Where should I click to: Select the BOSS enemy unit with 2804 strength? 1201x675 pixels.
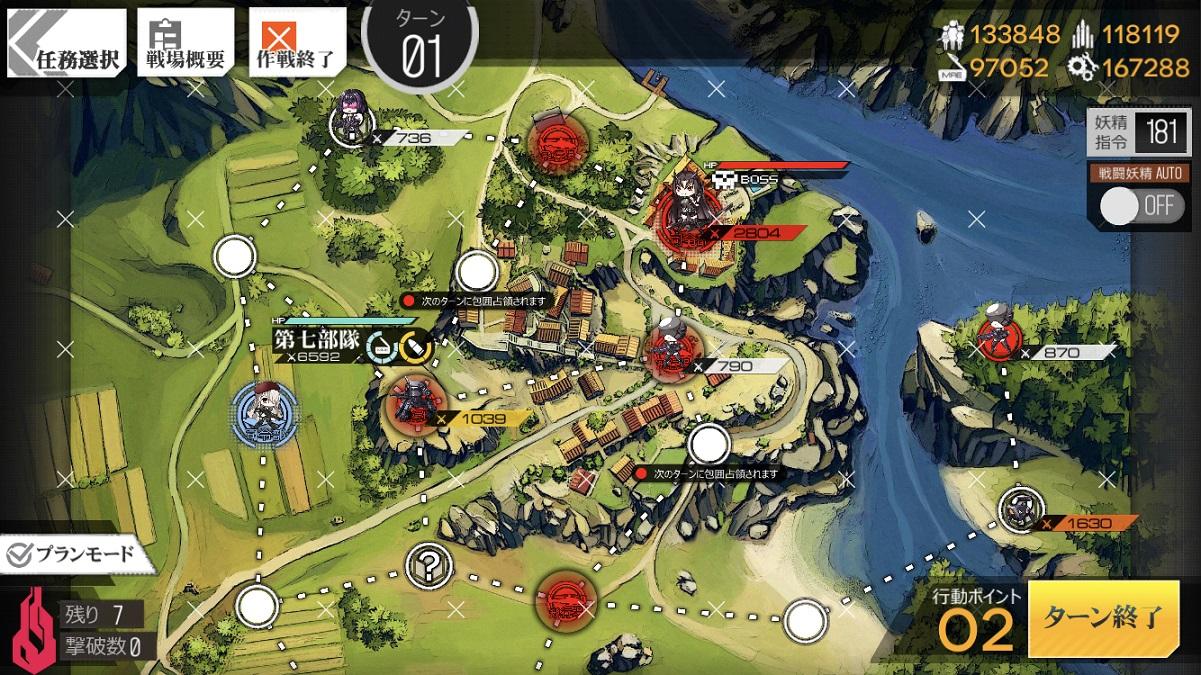(x=688, y=213)
